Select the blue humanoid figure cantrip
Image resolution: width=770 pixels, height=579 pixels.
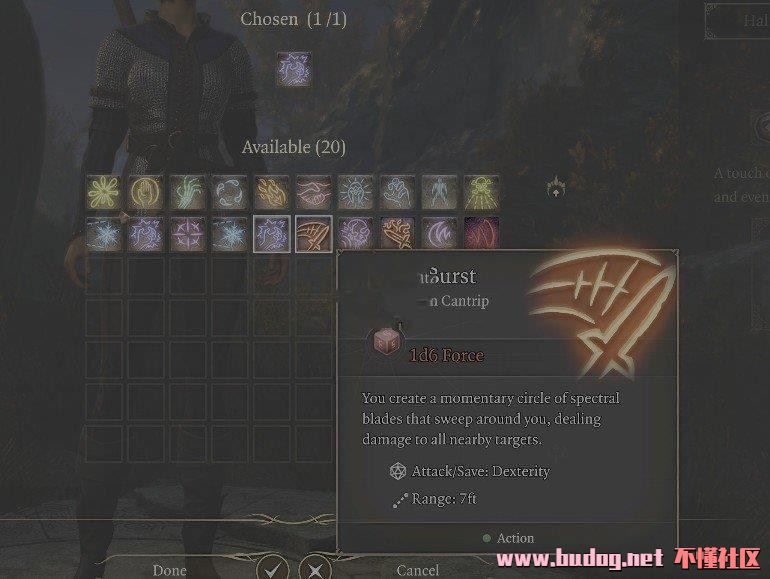pyautogui.click(x=439, y=191)
